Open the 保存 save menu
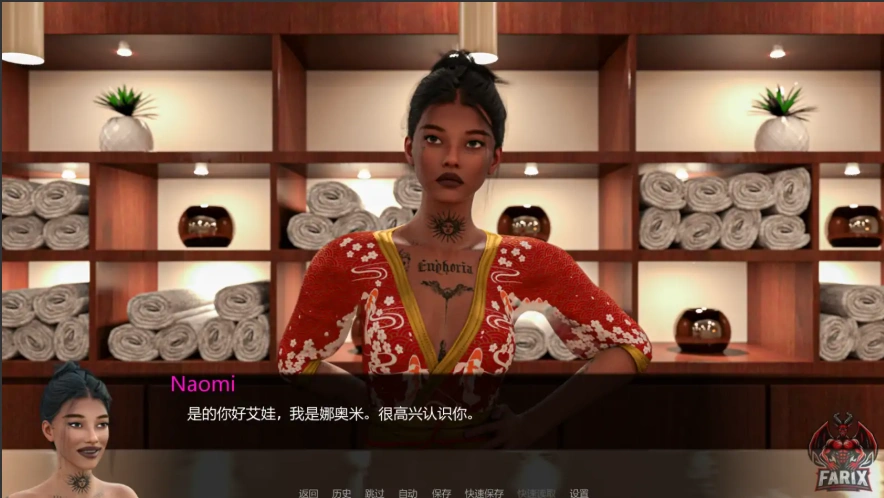Screen dimensions: 884x498 (x=441, y=492)
